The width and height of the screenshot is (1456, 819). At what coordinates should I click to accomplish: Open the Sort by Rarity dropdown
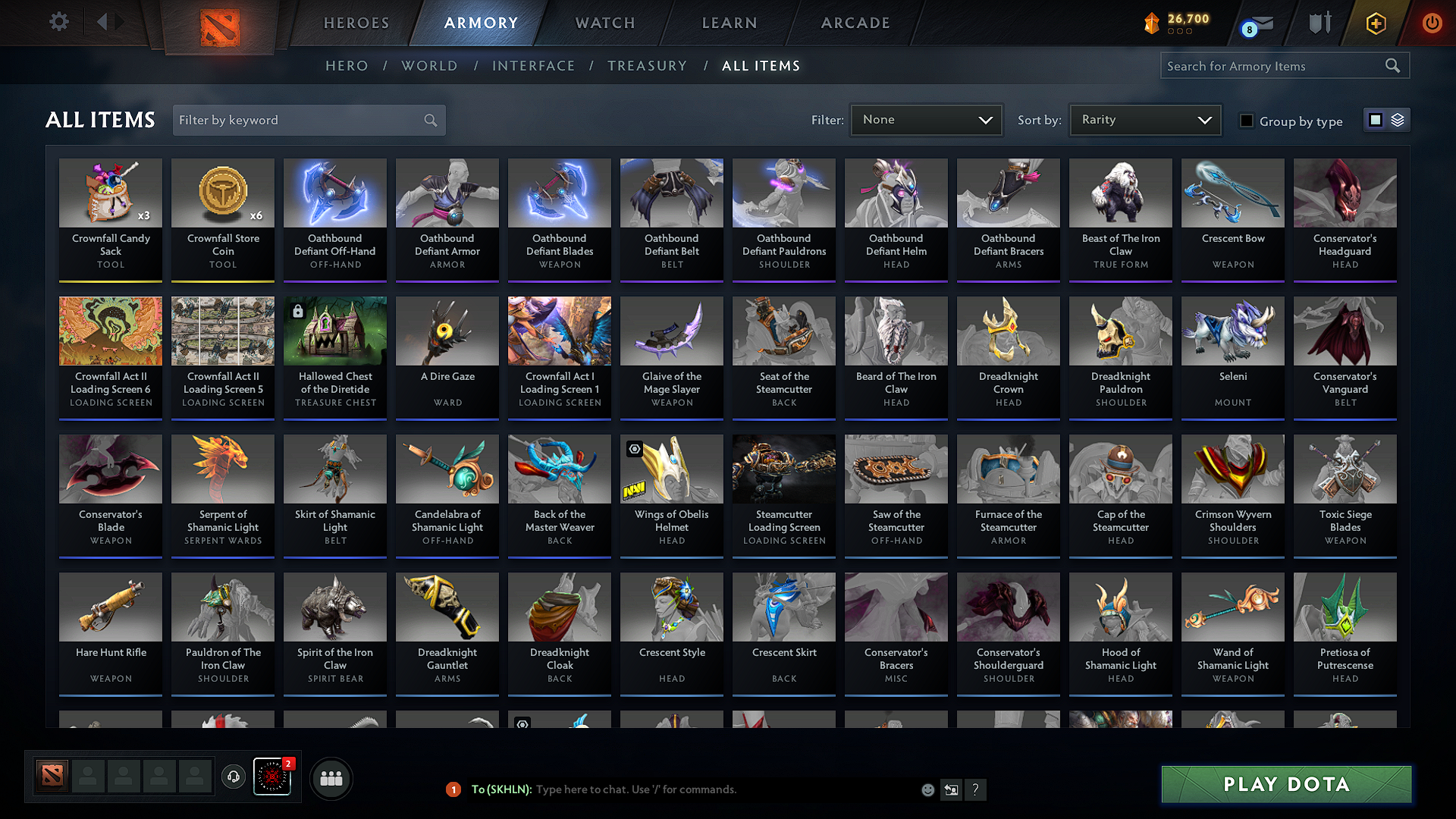click(x=1144, y=119)
